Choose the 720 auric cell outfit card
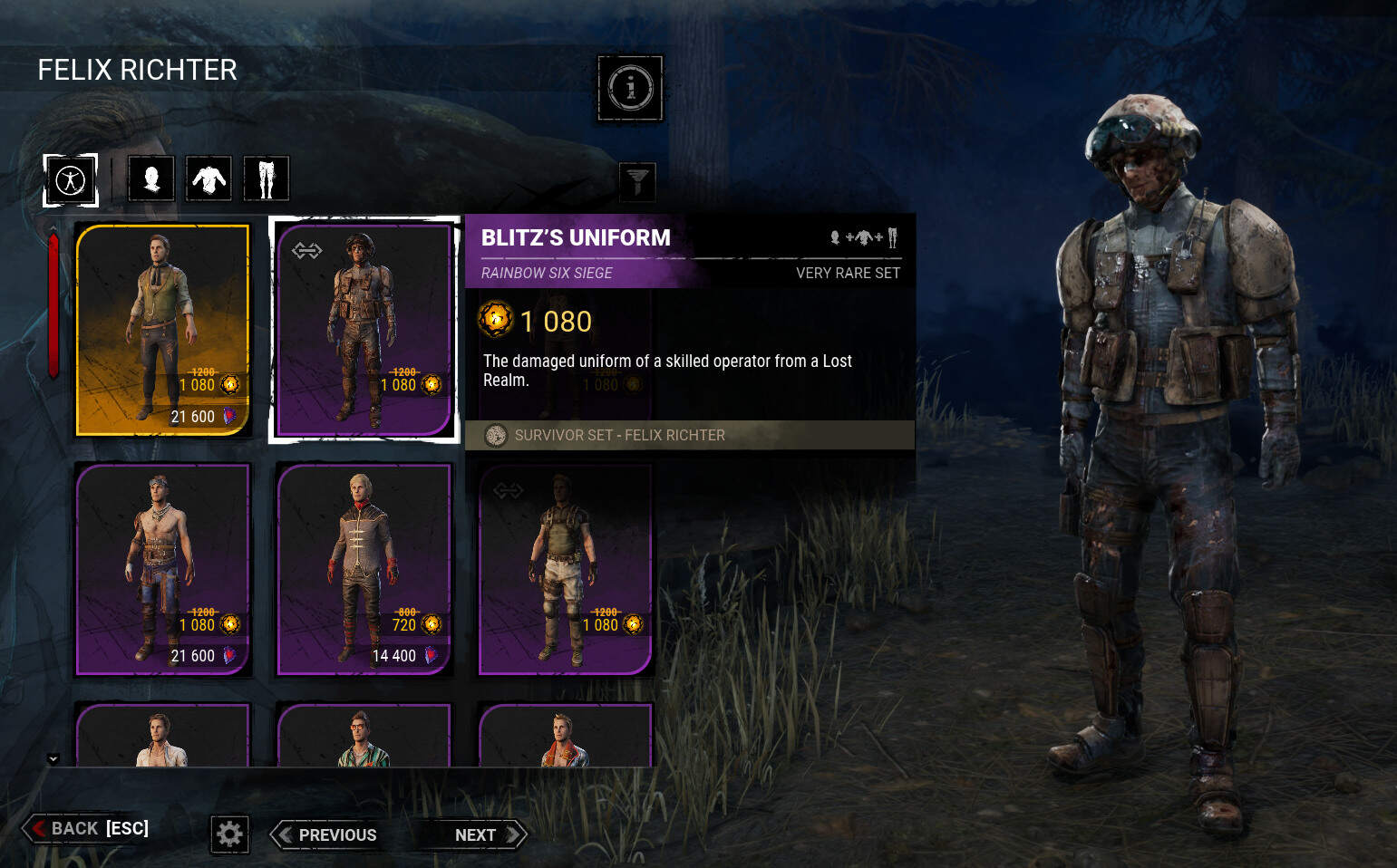Image resolution: width=1397 pixels, height=868 pixels. coord(364,569)
